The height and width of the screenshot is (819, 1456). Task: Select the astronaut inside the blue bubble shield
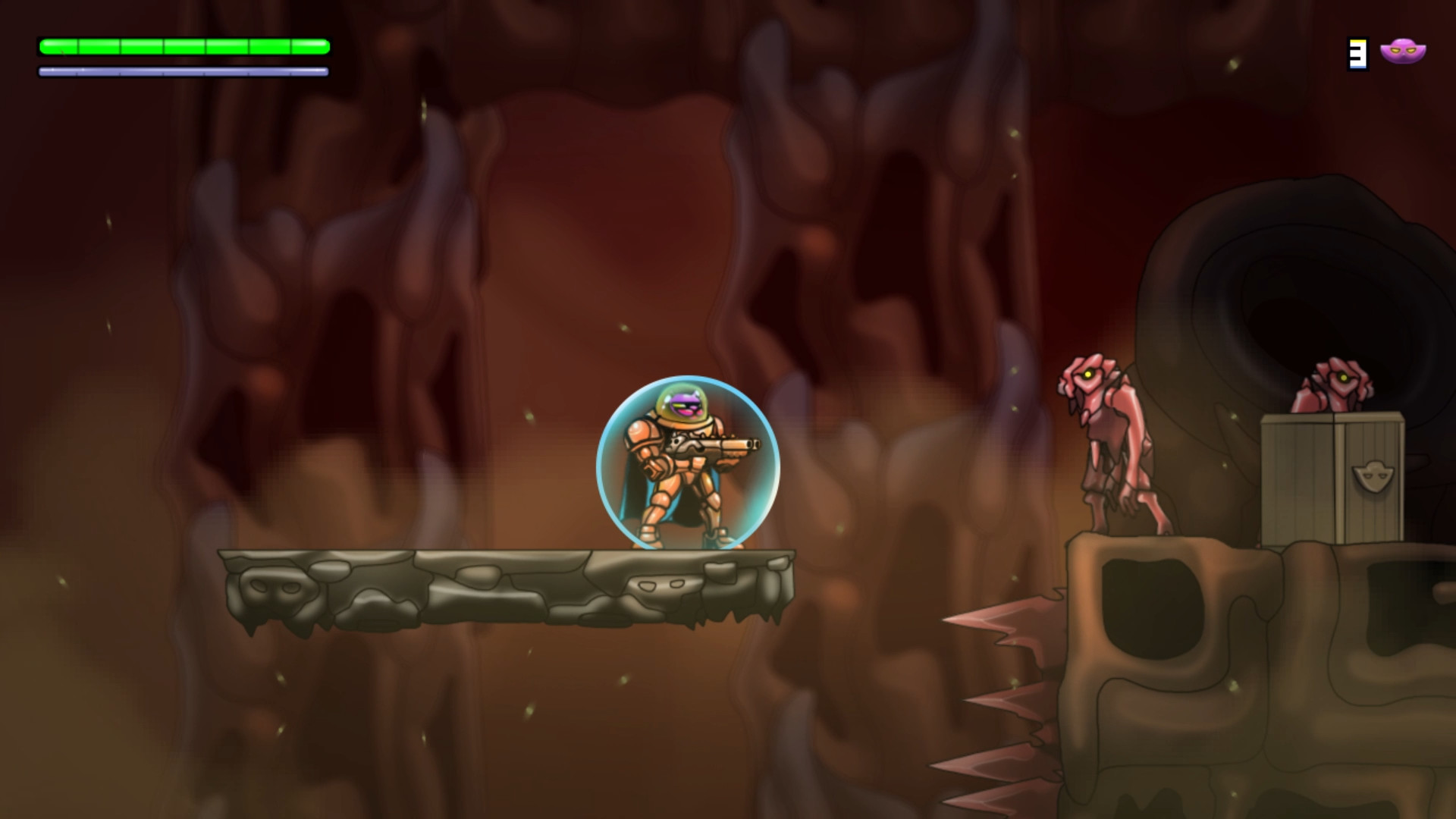(682, 470)
